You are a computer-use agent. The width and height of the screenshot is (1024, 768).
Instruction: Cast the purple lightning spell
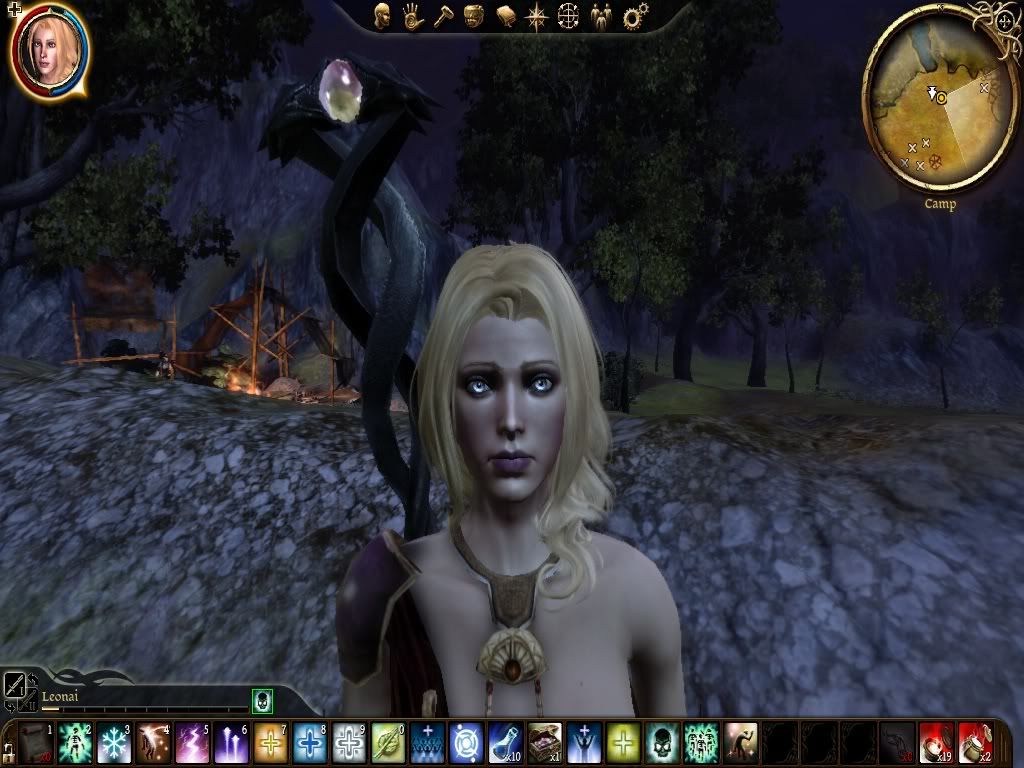[191, 744]
